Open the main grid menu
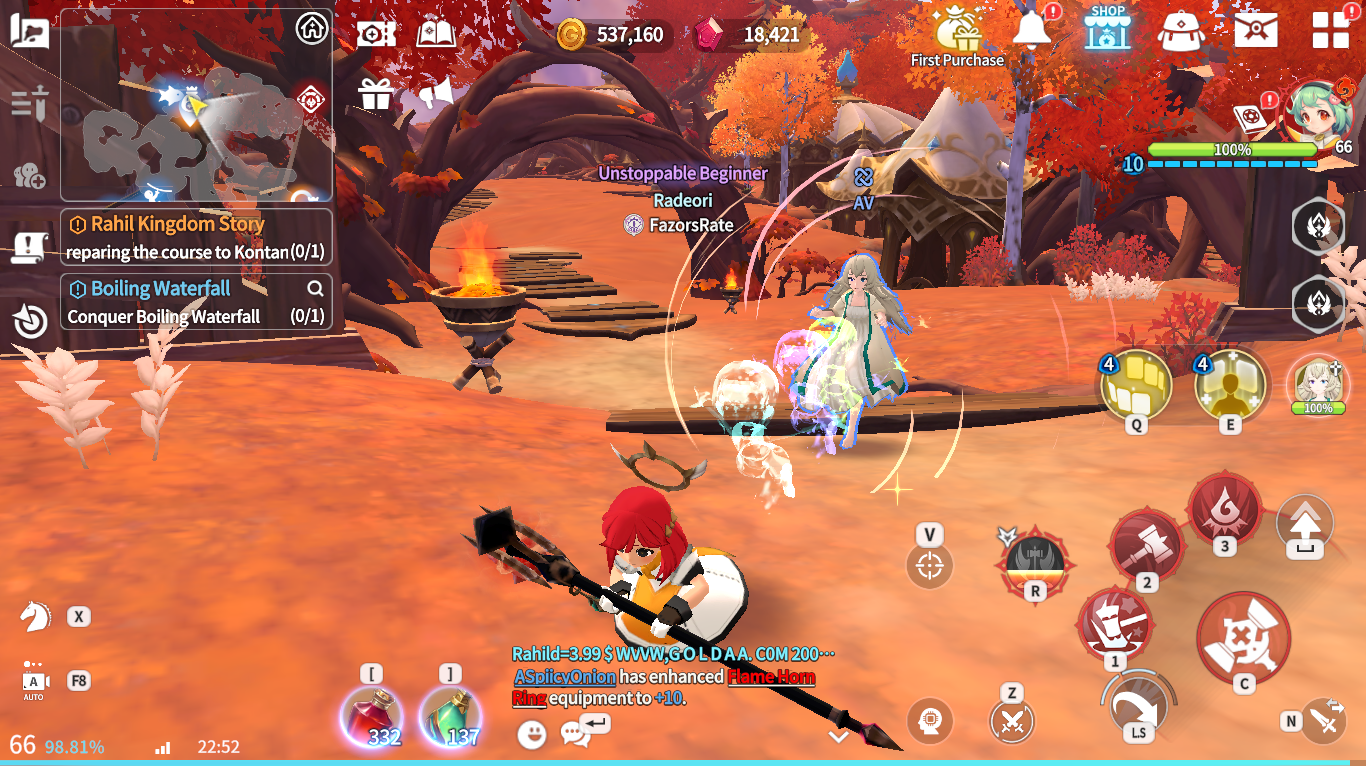 coord(1330,30)
